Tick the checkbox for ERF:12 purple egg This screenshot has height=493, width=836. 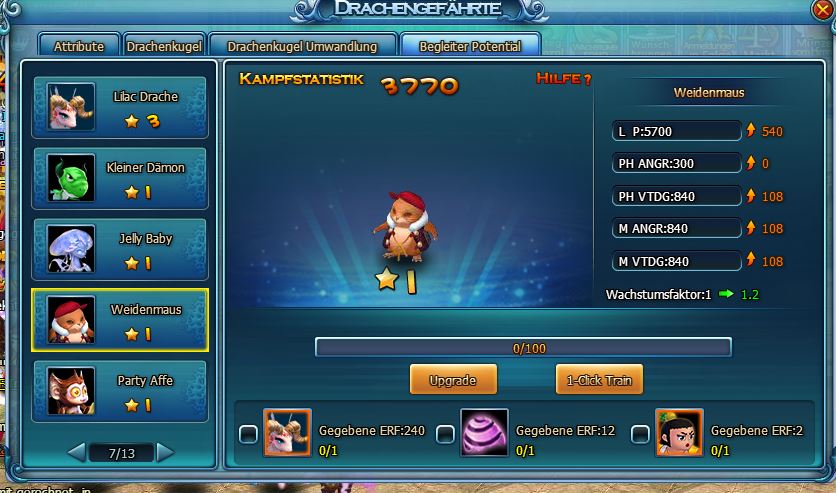click(x=445, y=433)
